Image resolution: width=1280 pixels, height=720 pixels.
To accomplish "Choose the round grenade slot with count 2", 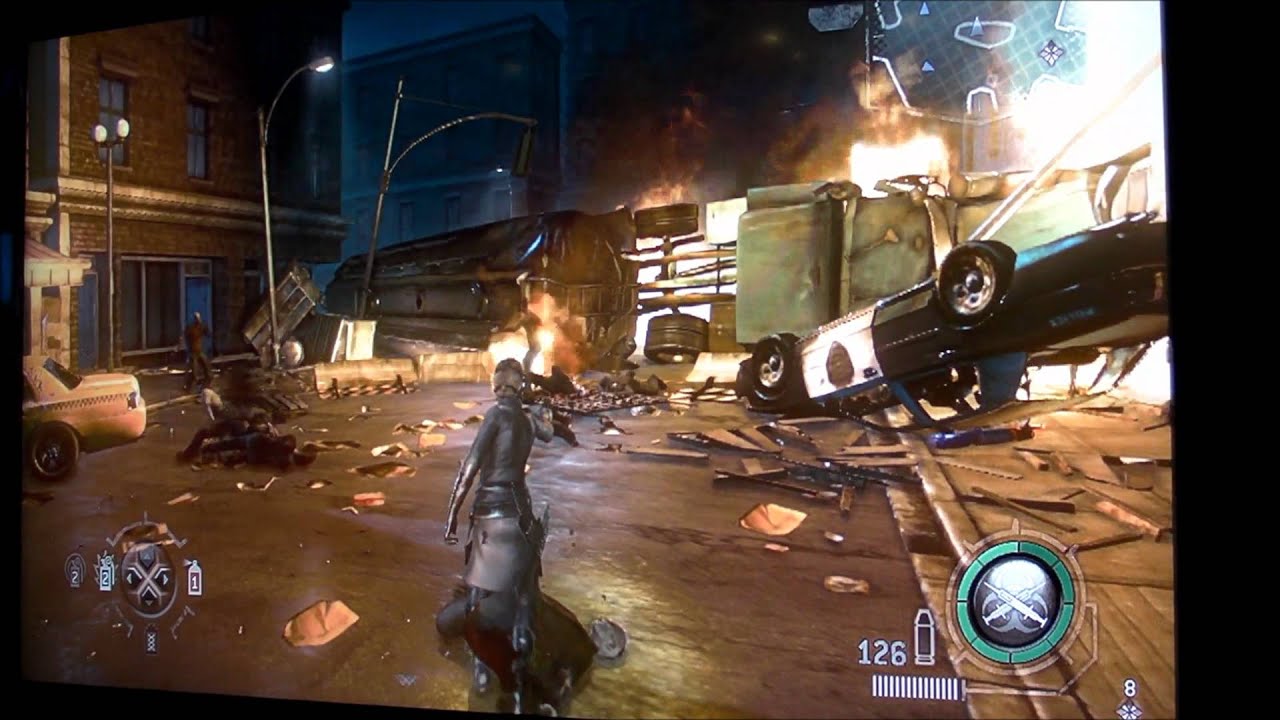I will (75, 569).
